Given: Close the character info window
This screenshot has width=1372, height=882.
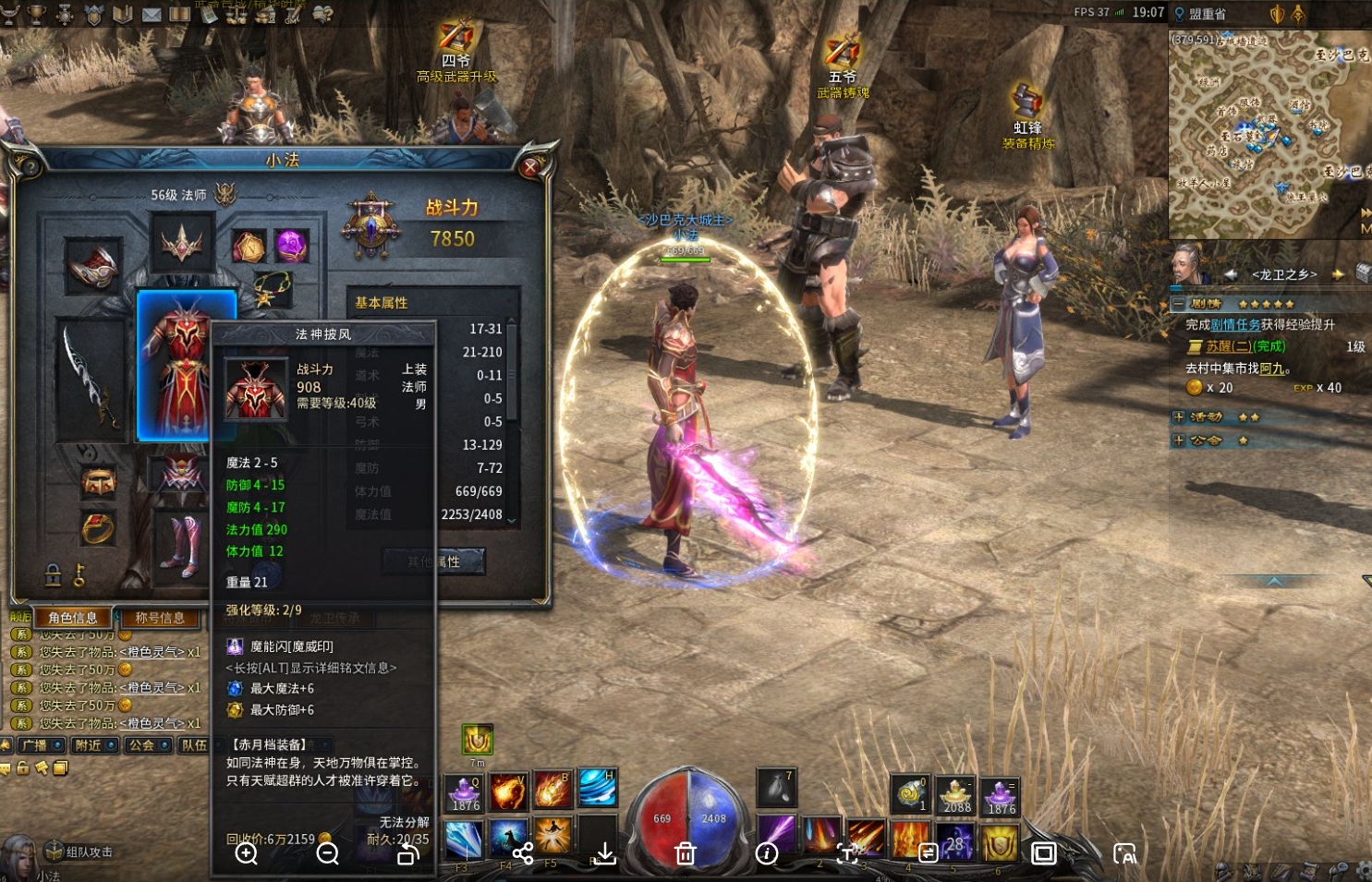Looking at the screenshot, I should pyautogui.click(x=530, y=167).
